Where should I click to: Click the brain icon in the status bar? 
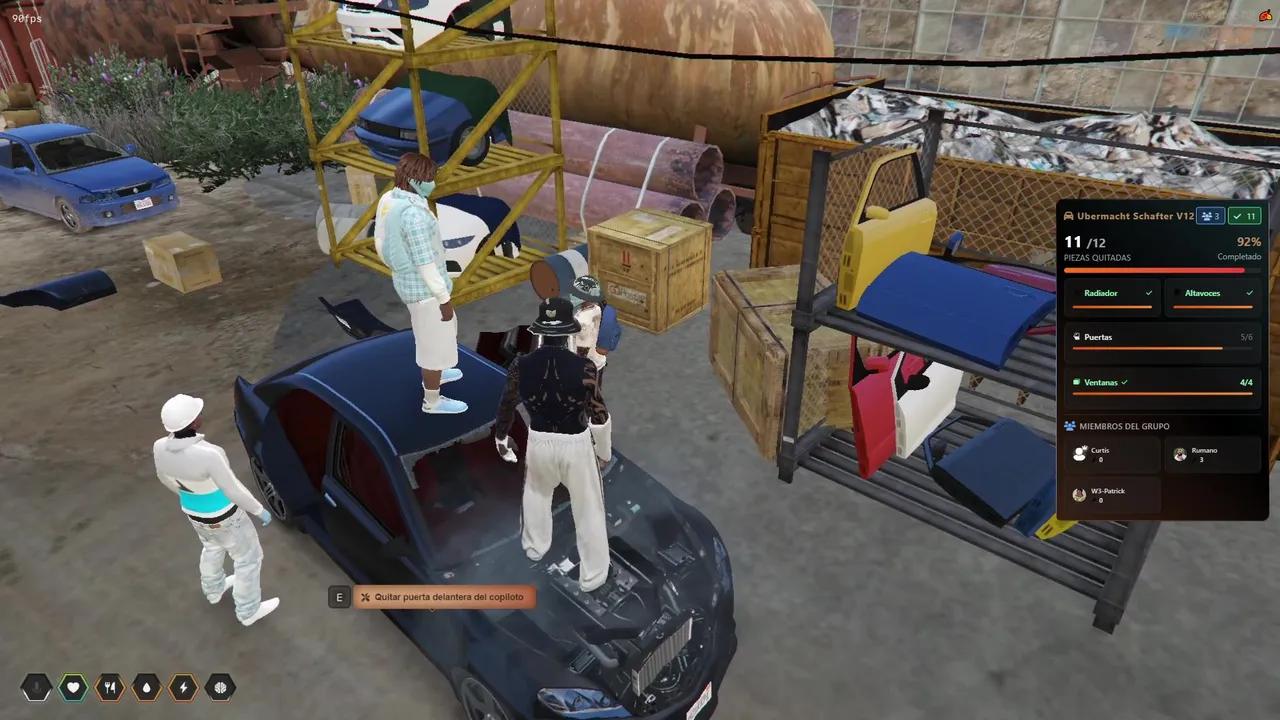220,687
